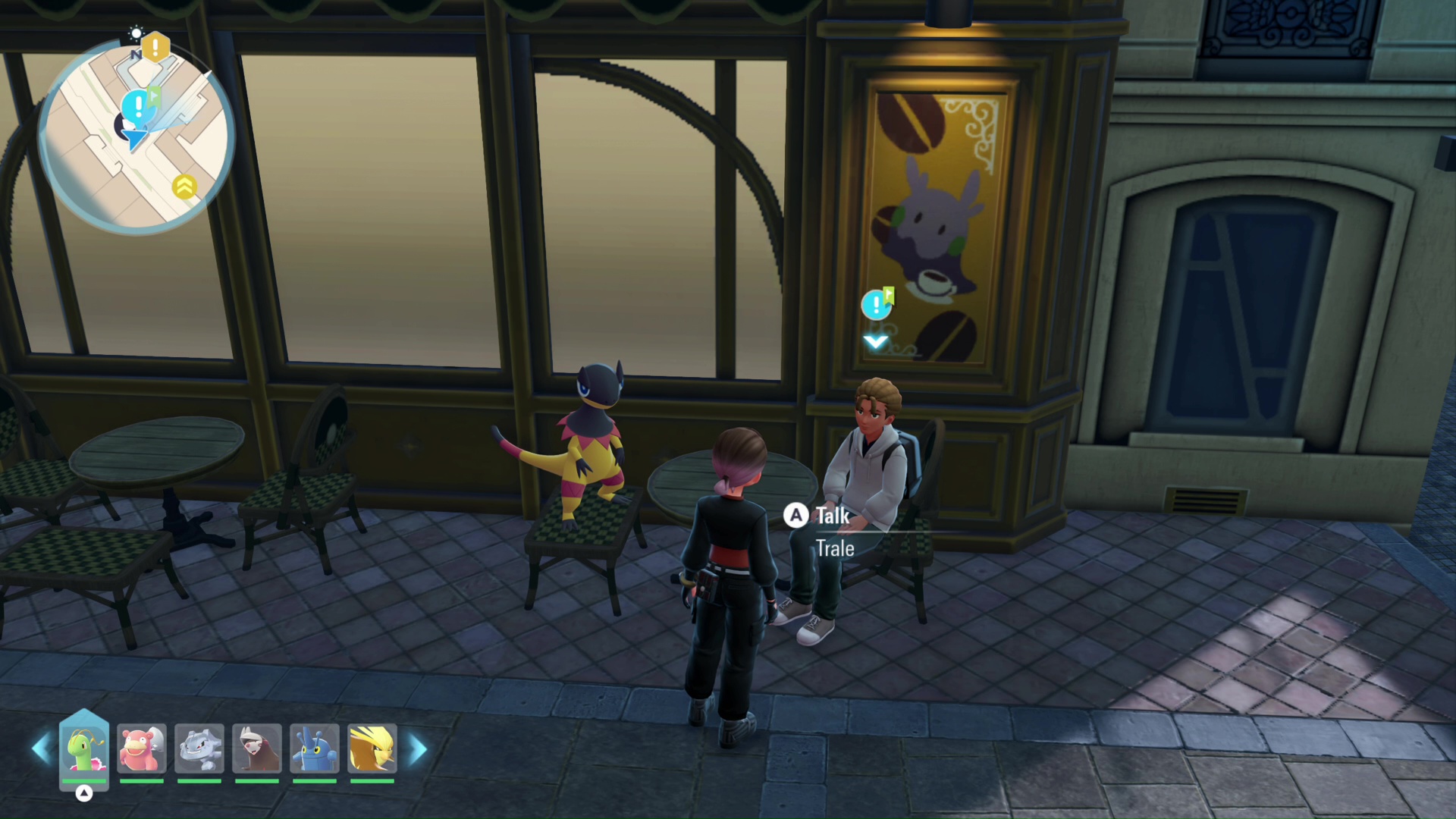Switch to the Excadrill party slot
This screenshot has height=819, width=1456.
[x=257, y=749]
